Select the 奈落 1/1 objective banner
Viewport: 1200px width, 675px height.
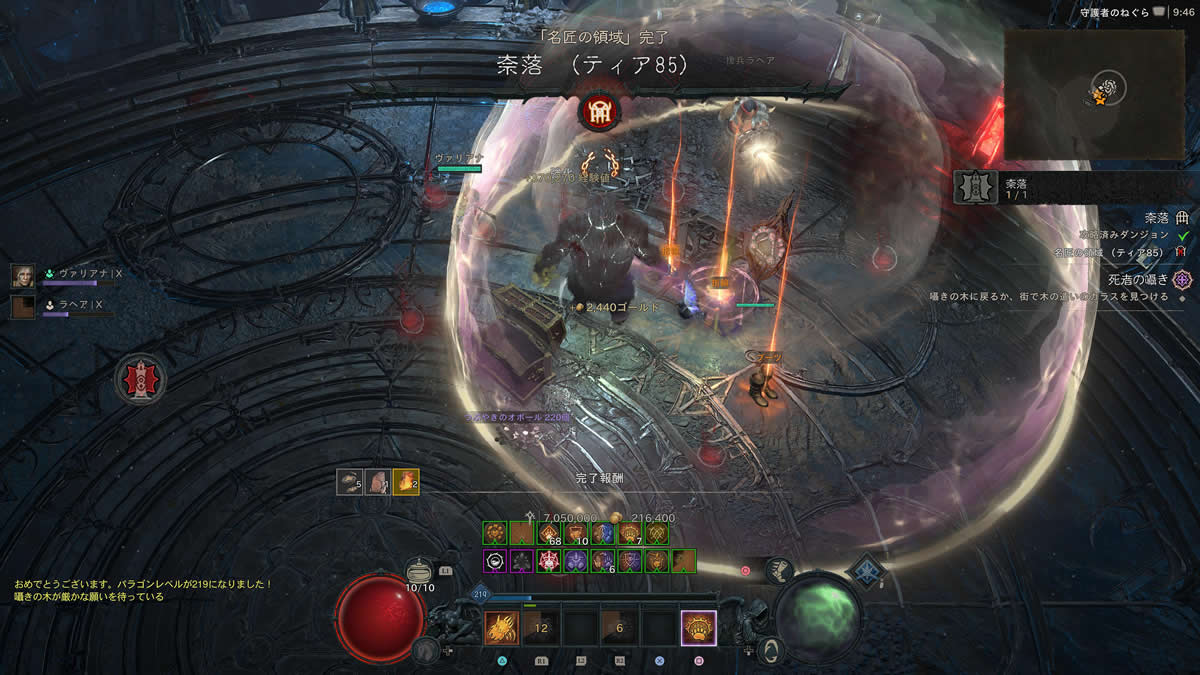[x=1010, y=187]
